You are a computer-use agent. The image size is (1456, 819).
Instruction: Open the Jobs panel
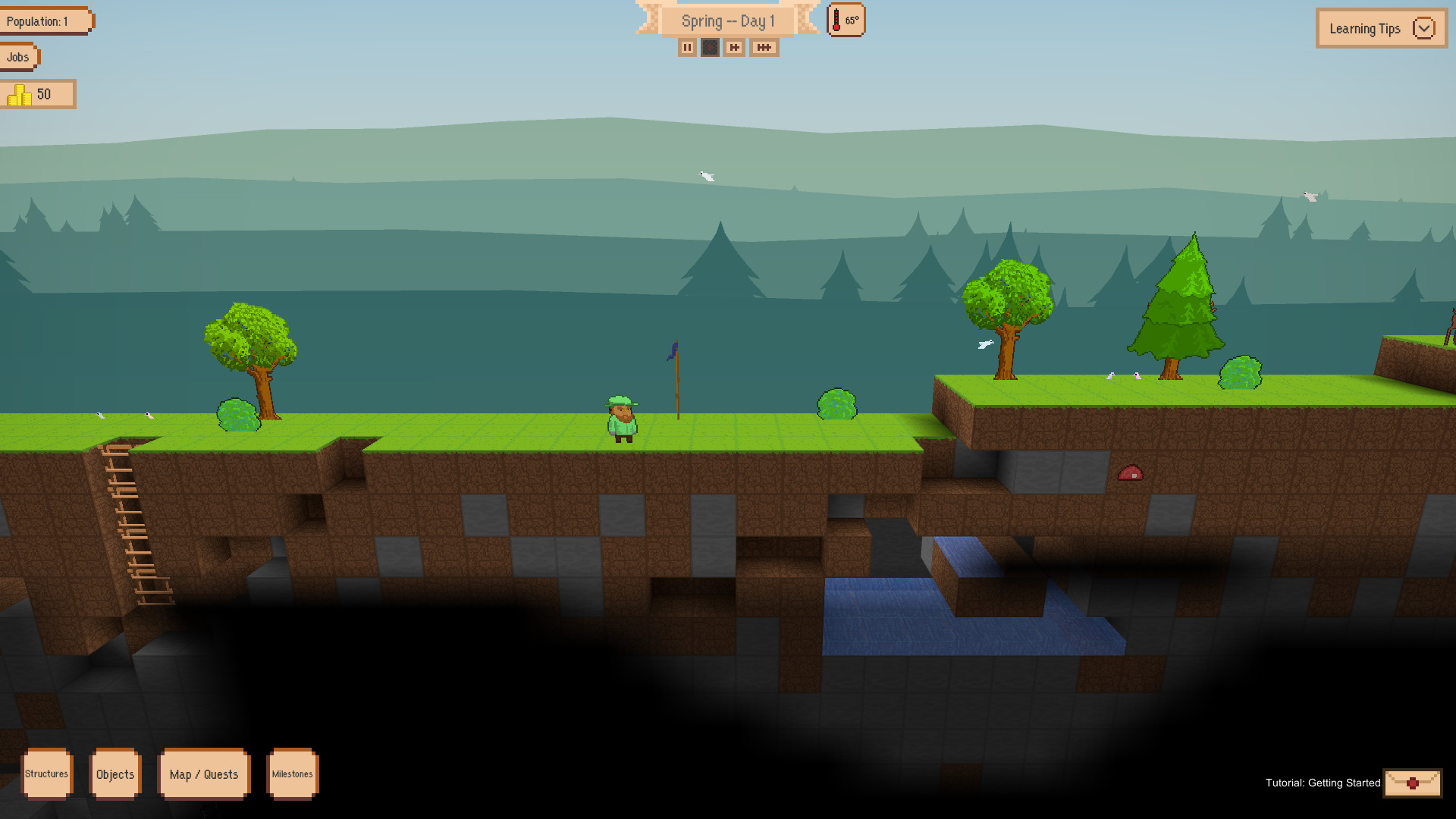[17, 56]
